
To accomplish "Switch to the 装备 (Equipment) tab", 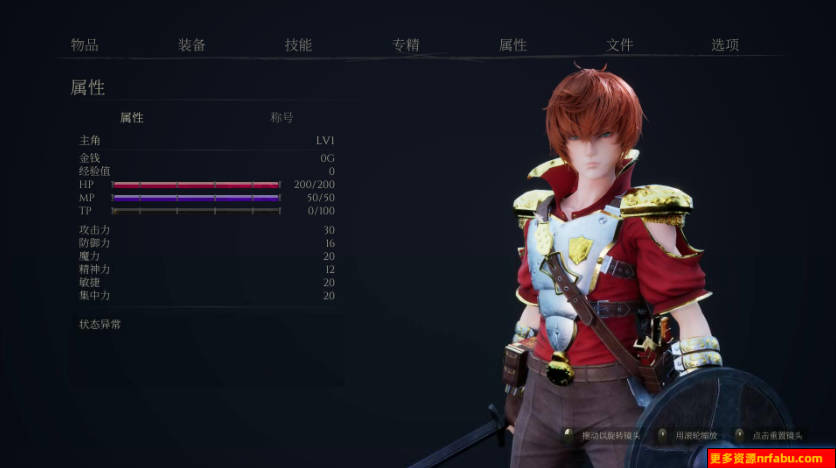I will tap(192, 45).
